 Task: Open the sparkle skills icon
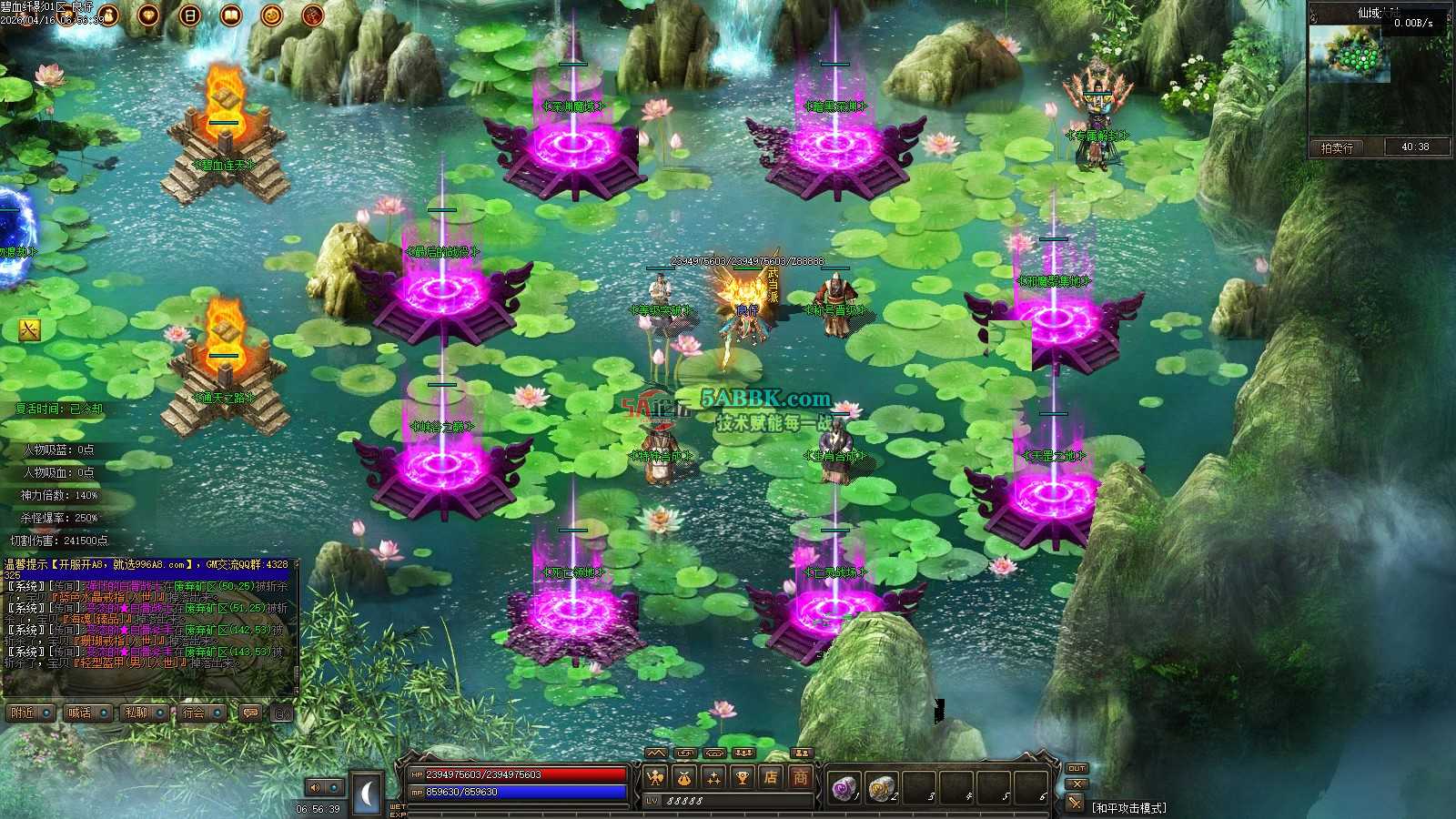pos(713,777)
